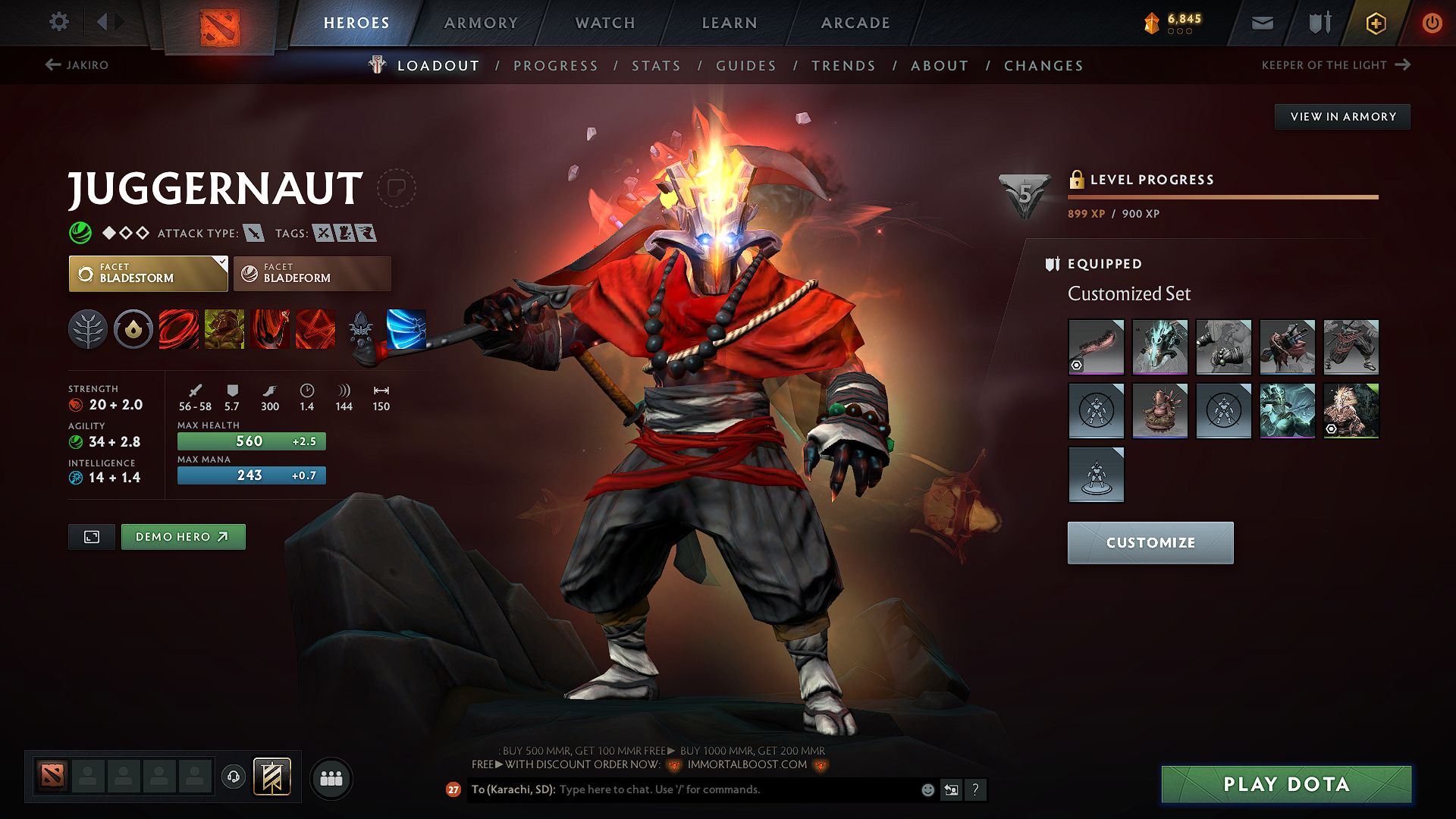Open the GUIDES section
This screenshot has height=819, width=1456.
(x=745, y=66)
